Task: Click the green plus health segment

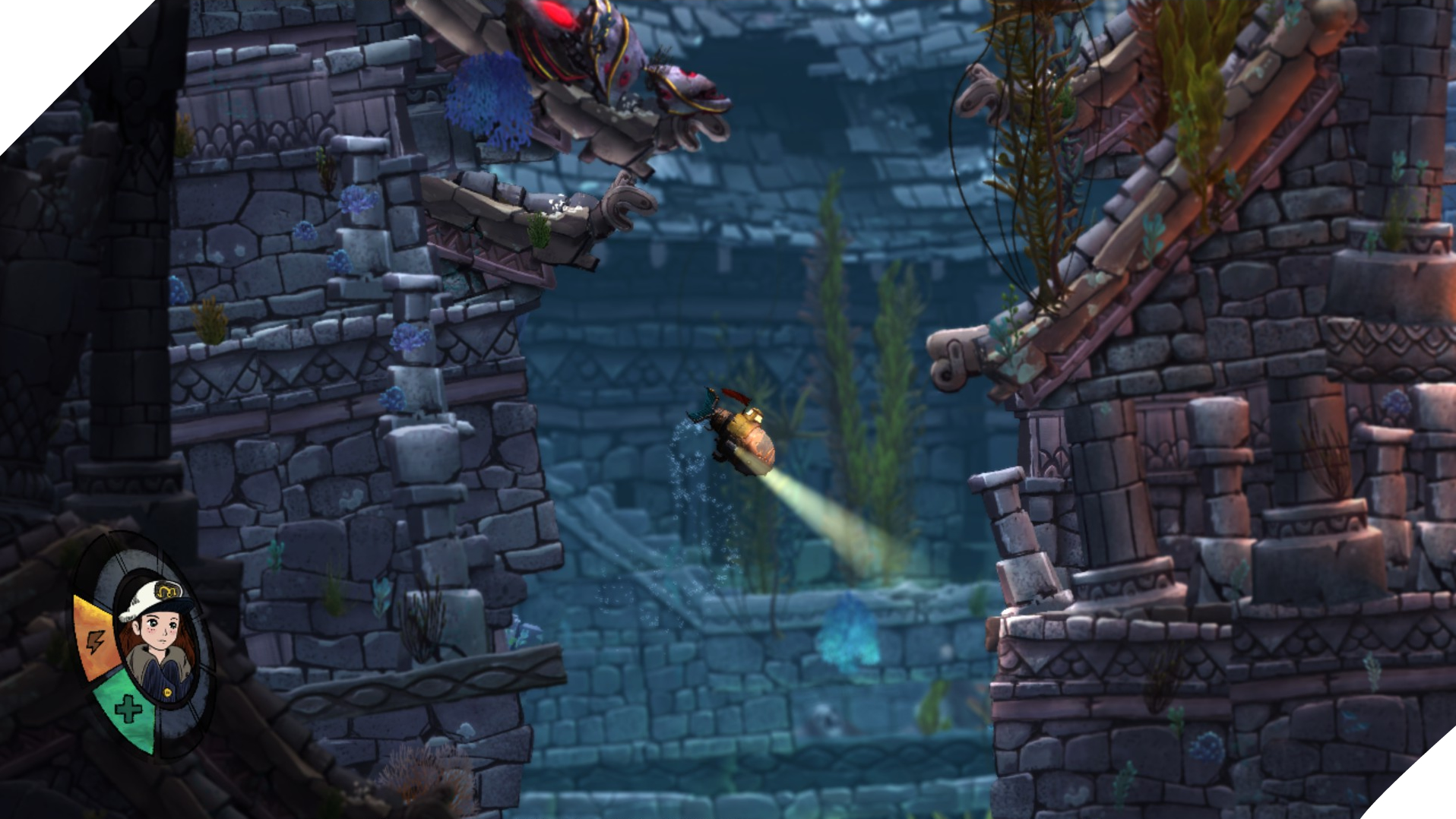Action: pyautogui.click(x=126, y=707)
